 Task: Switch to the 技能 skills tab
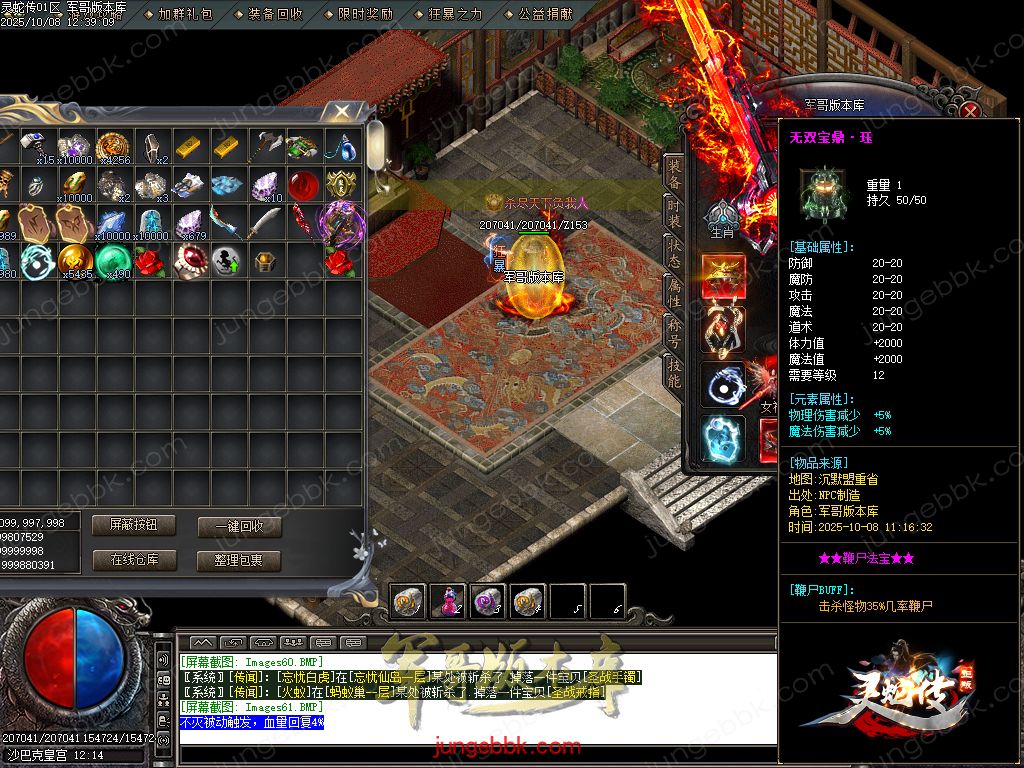coord(675,372)
